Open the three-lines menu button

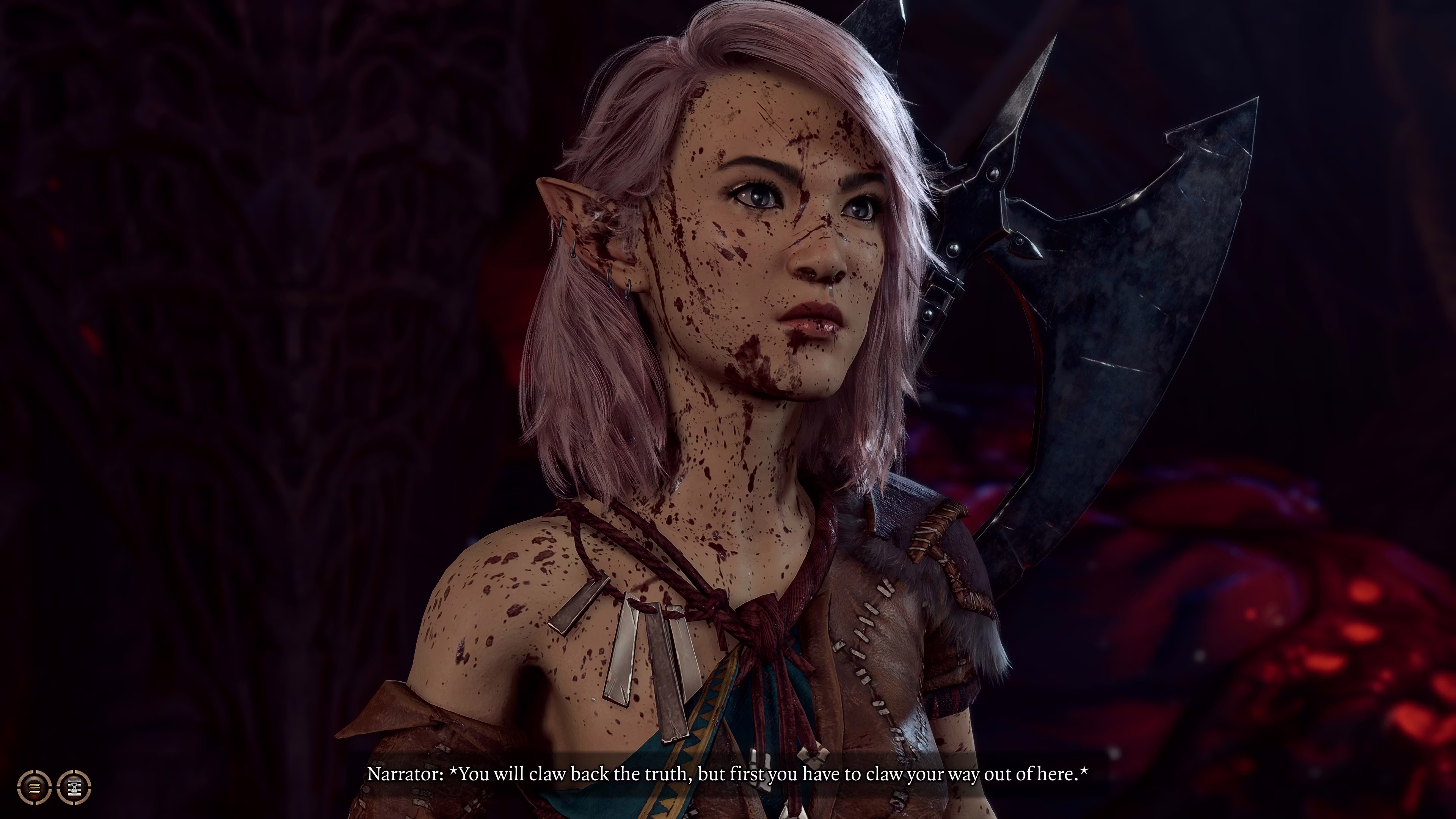point(35,786)
